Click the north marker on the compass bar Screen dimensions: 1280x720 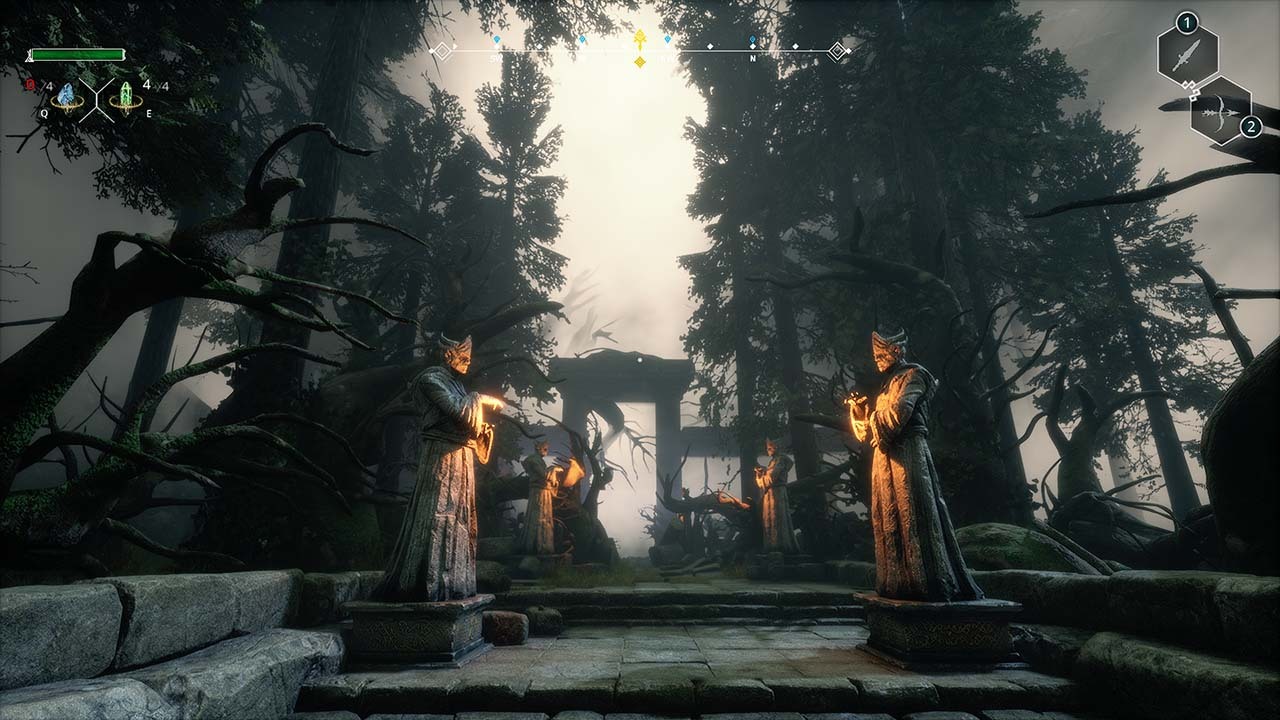[x=752, y=58]
